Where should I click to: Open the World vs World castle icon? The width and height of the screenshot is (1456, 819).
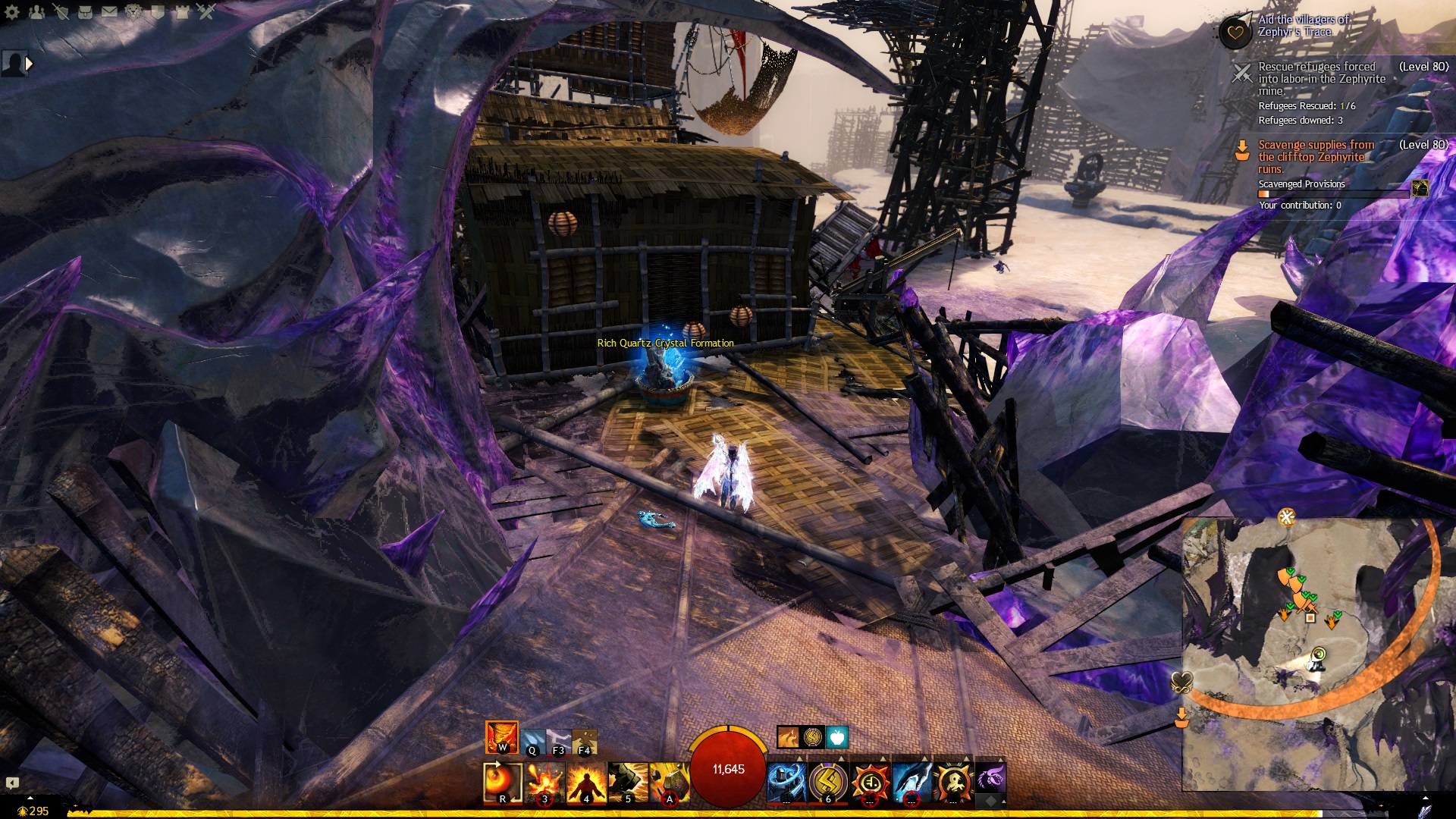point(182,11)
